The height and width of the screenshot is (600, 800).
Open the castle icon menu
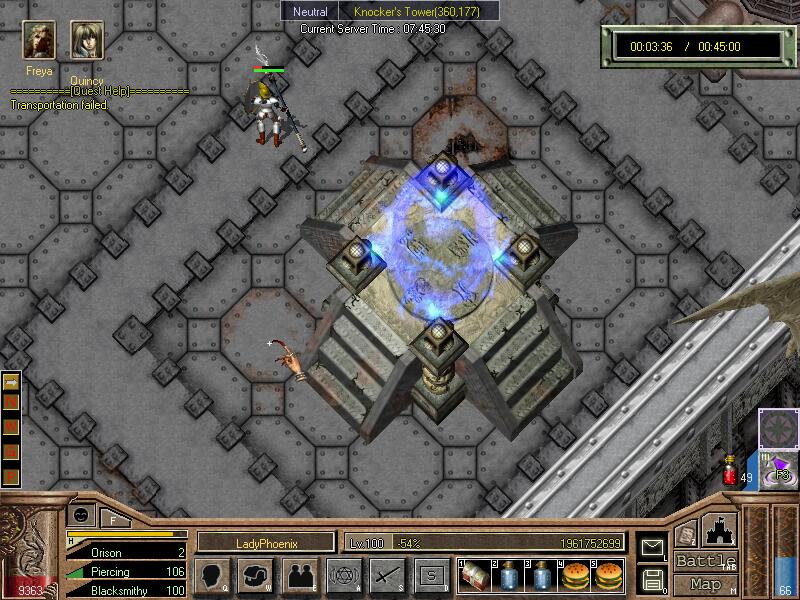(721, 529)
